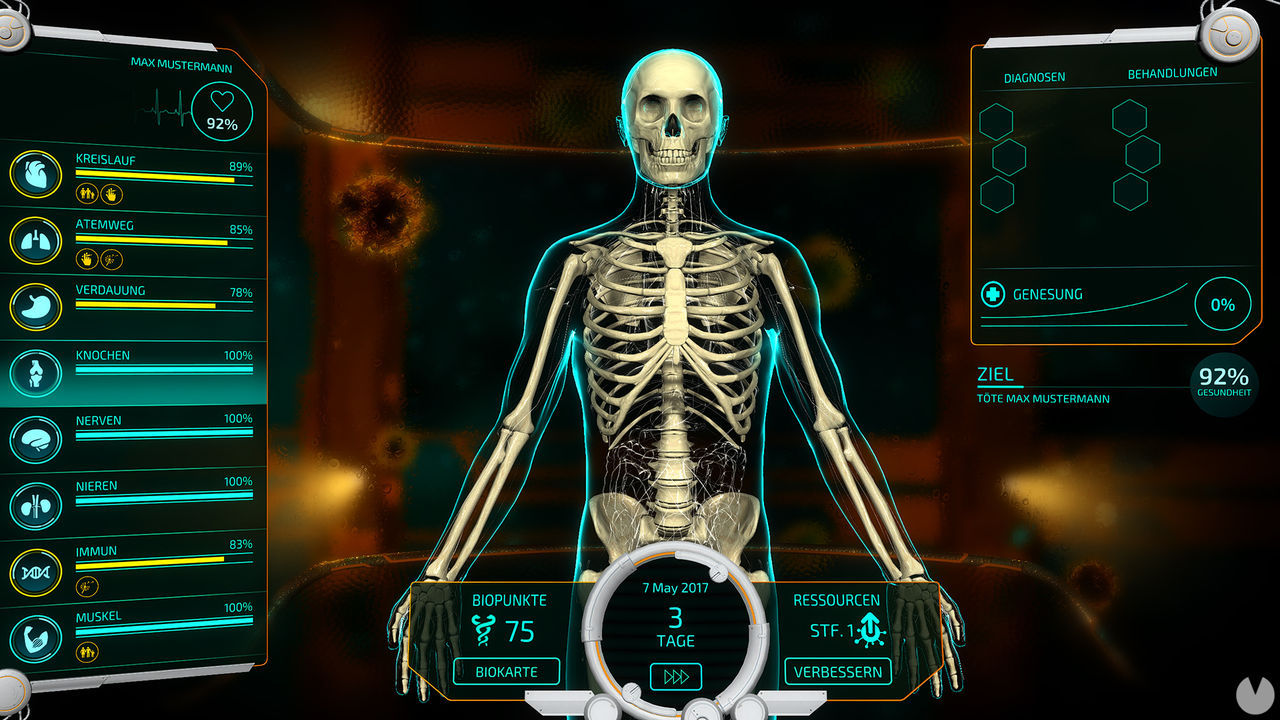
Task: Click an empty hexagon diagnosis slot
Action: (996, 120)
